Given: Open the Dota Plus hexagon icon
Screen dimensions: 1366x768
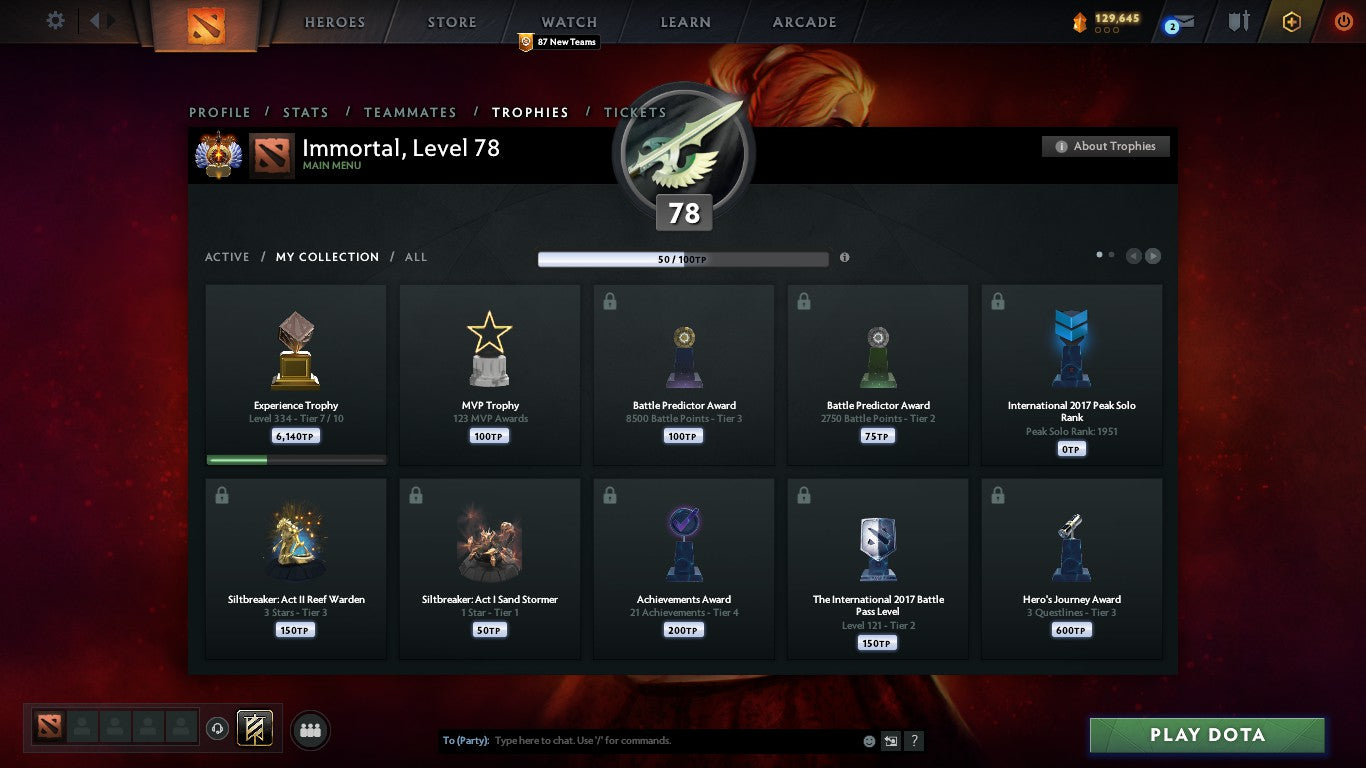Looking at the screenshot, I should (x=1290, y=22).
